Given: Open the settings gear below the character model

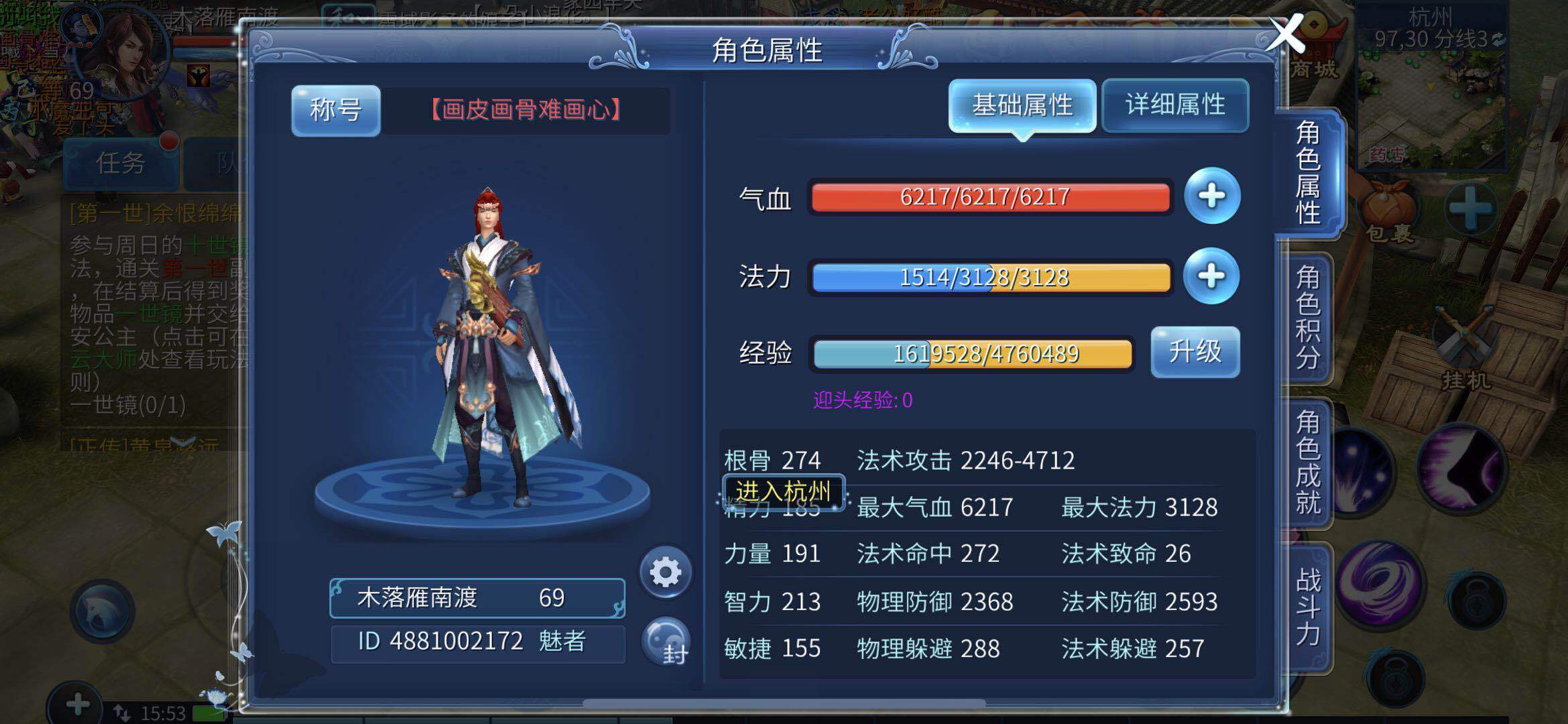Looking at the screenshot, I should pyautogui.click(x=664, y=573).
